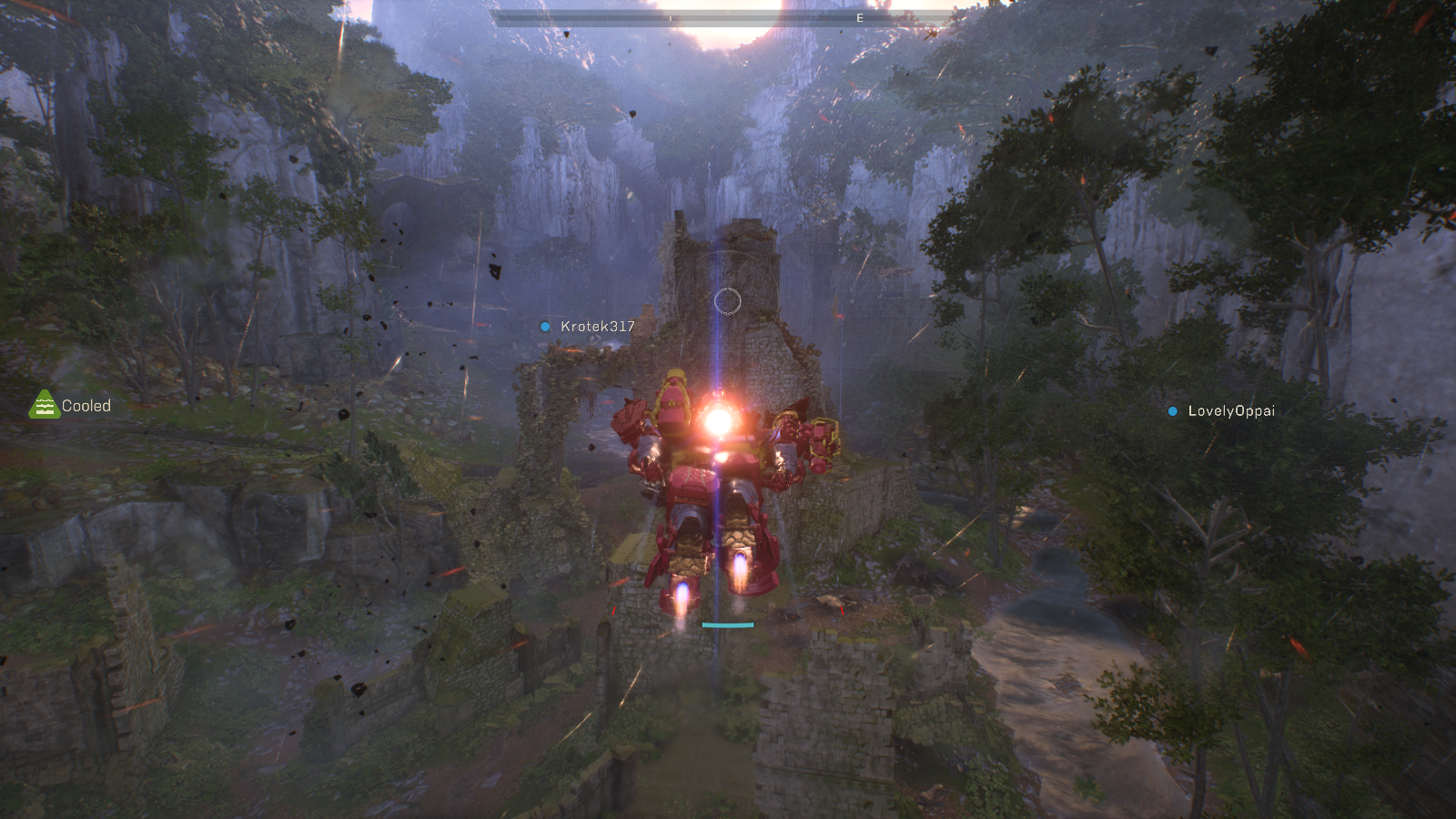Click the targeting reticle in screen center
The width and height of the screenshot is (1456, 819).
(729, 300)
